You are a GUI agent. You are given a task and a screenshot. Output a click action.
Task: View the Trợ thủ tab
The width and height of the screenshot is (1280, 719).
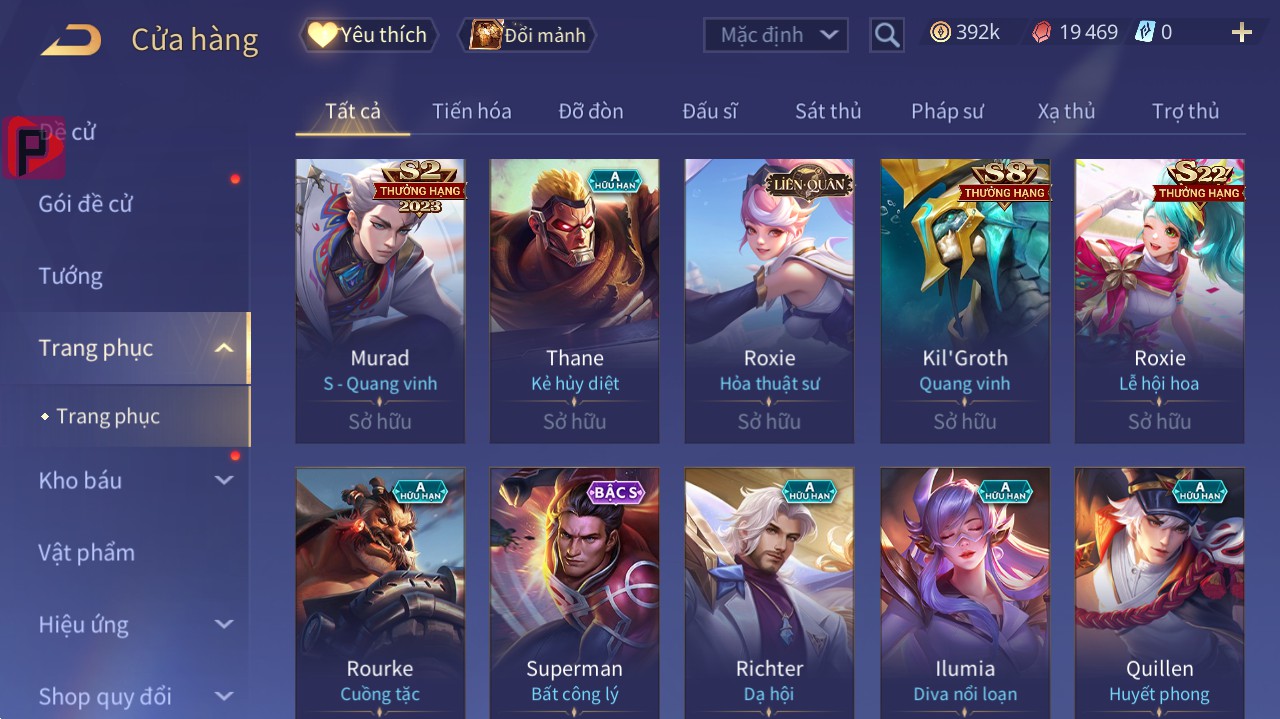[1185, 111]
